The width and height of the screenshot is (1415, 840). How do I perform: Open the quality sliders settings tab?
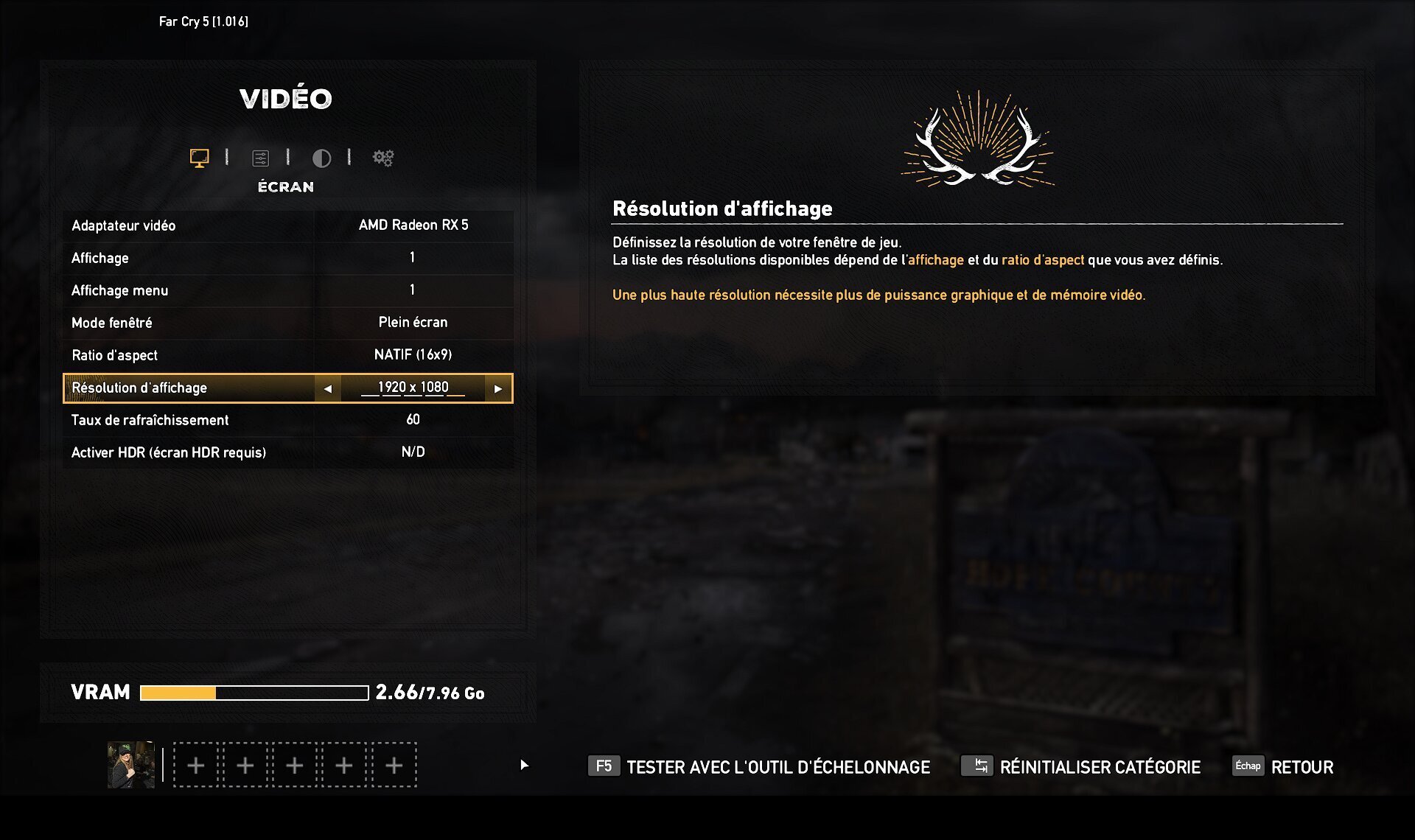point(260,158)
